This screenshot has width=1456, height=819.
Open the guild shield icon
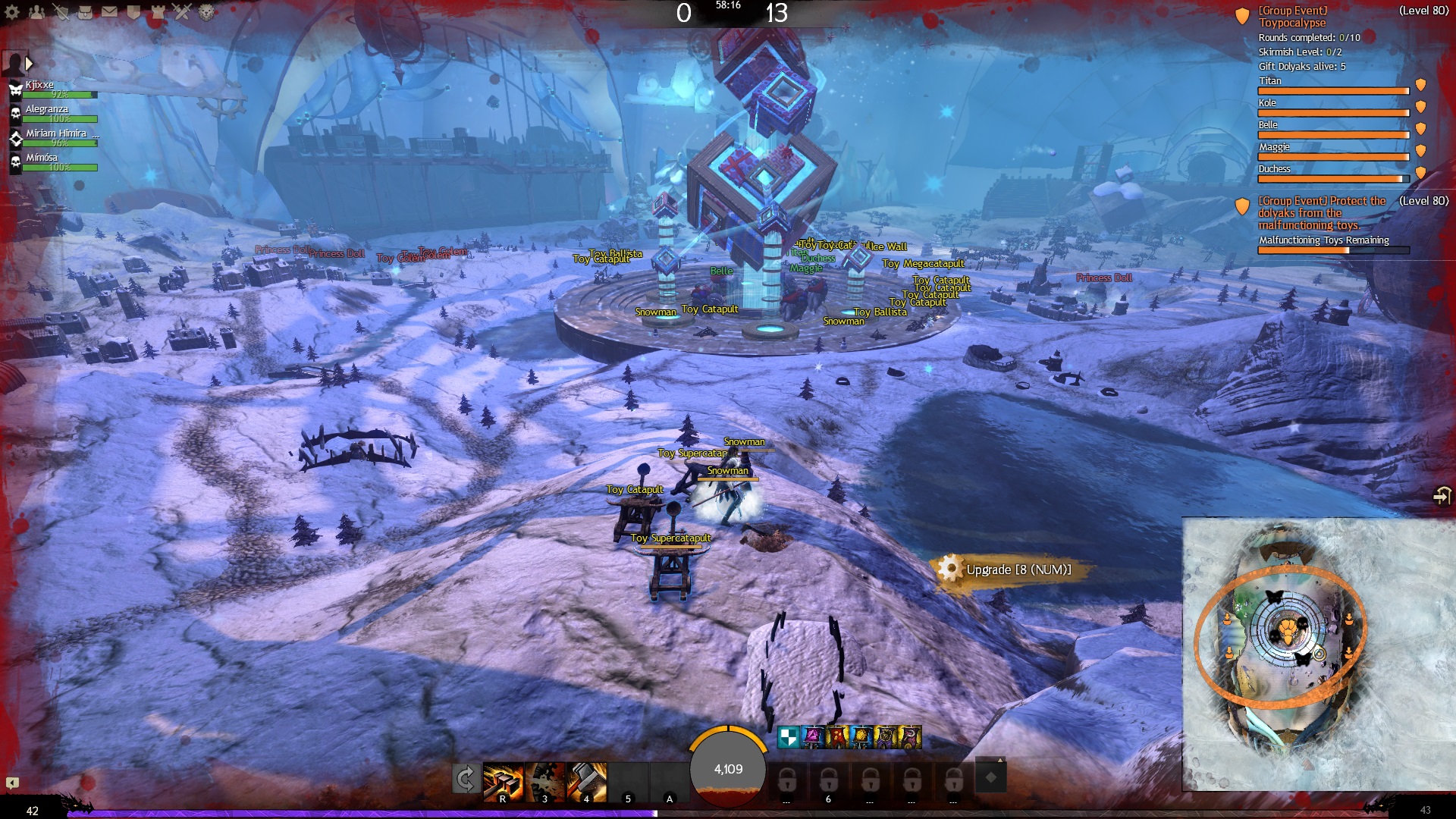[133, 12]
